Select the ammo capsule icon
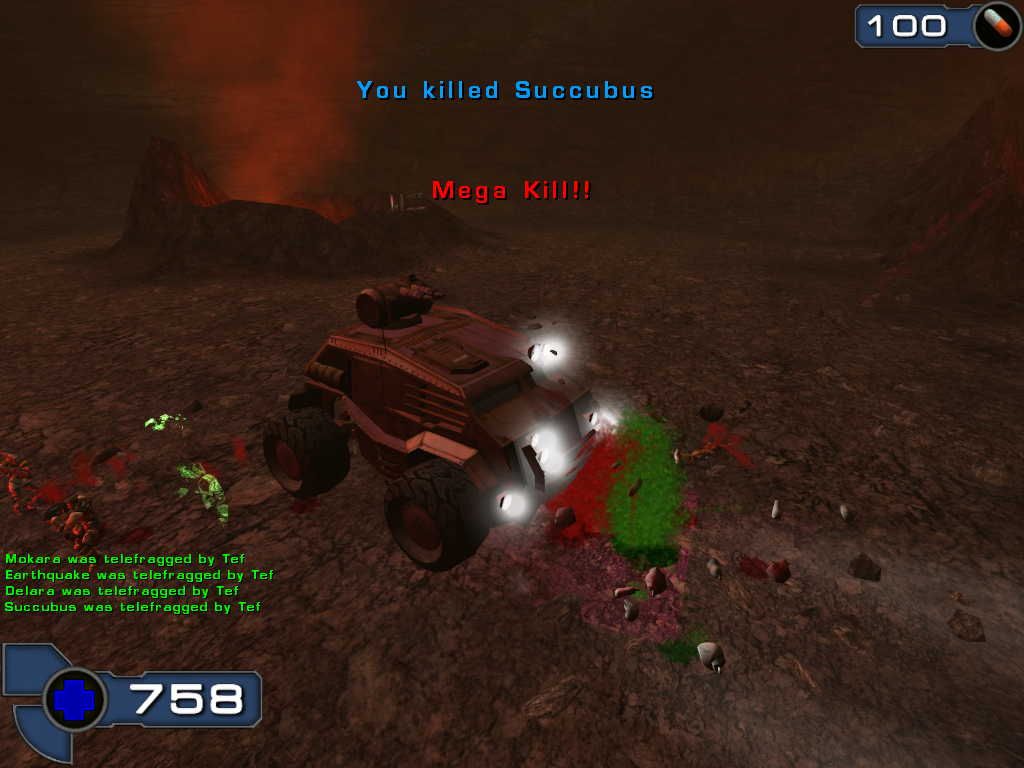The width and height of the screenshot is (1024, 768). (x=996, y=26)
